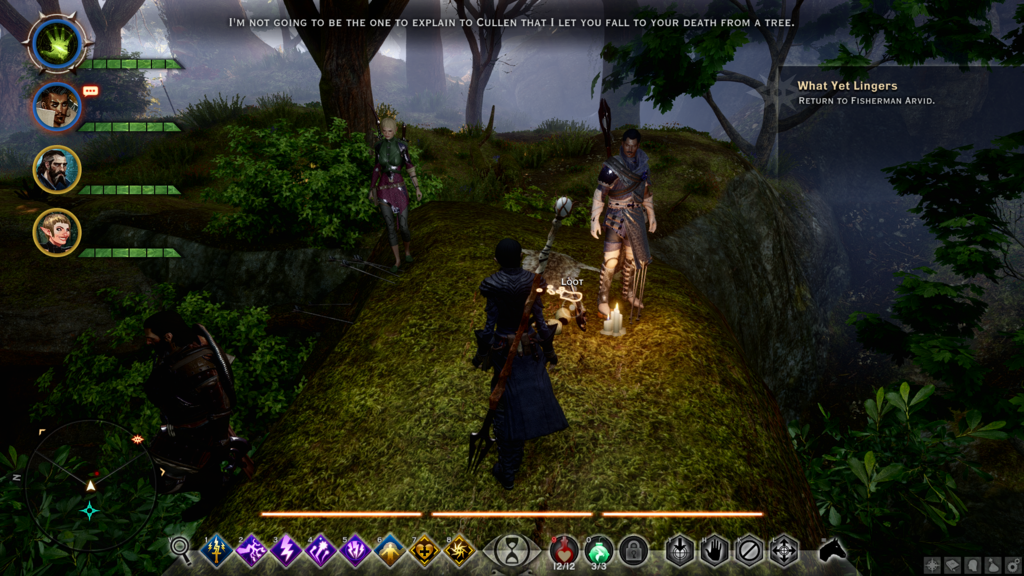Open the What Yet Lingers quest tracker

click(x=846, y=87)
